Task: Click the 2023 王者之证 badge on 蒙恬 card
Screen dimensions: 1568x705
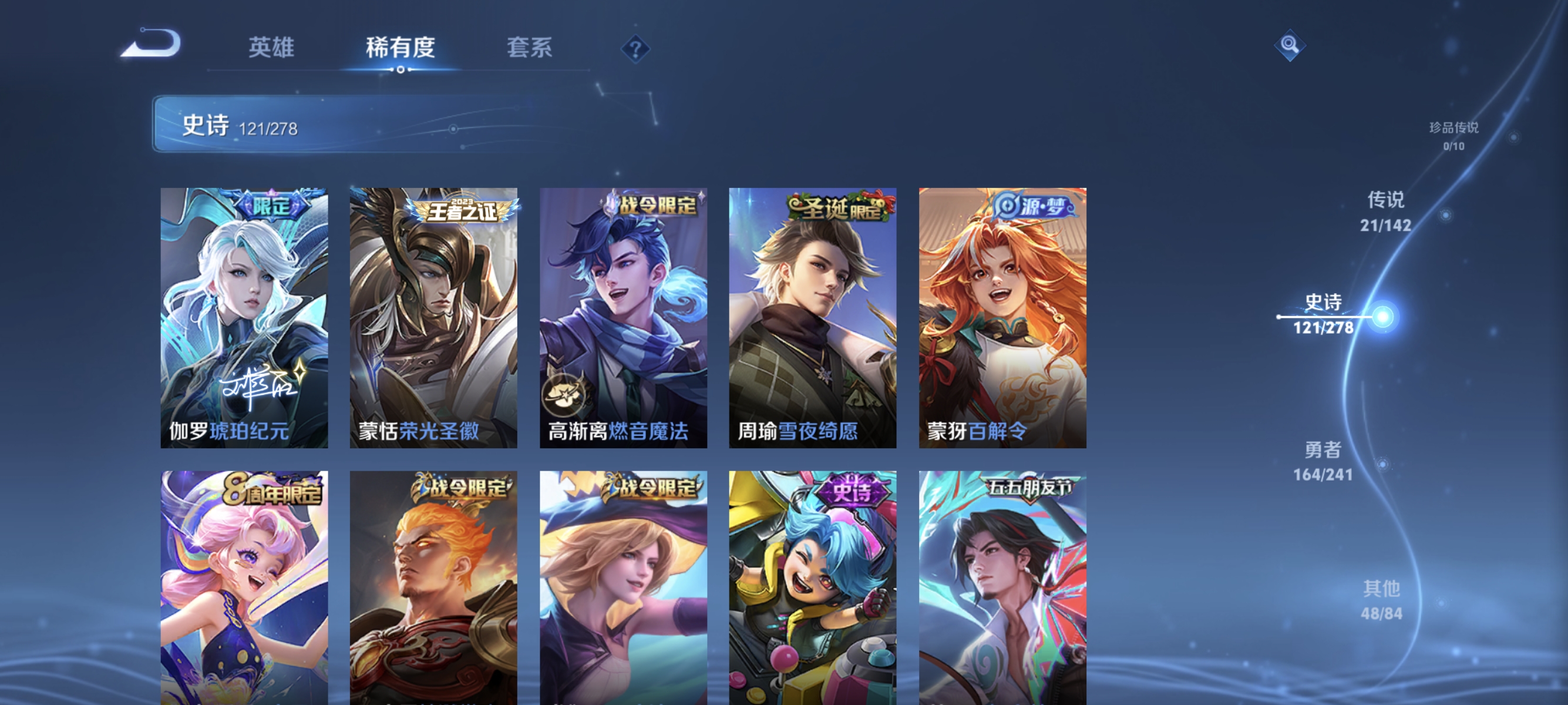Action: coord(461,211)
